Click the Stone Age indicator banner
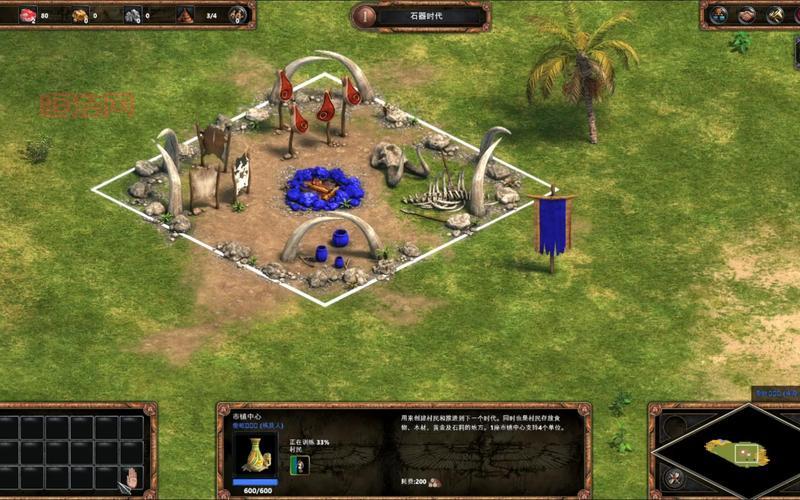The image size is (800, 500). point(420,15)
